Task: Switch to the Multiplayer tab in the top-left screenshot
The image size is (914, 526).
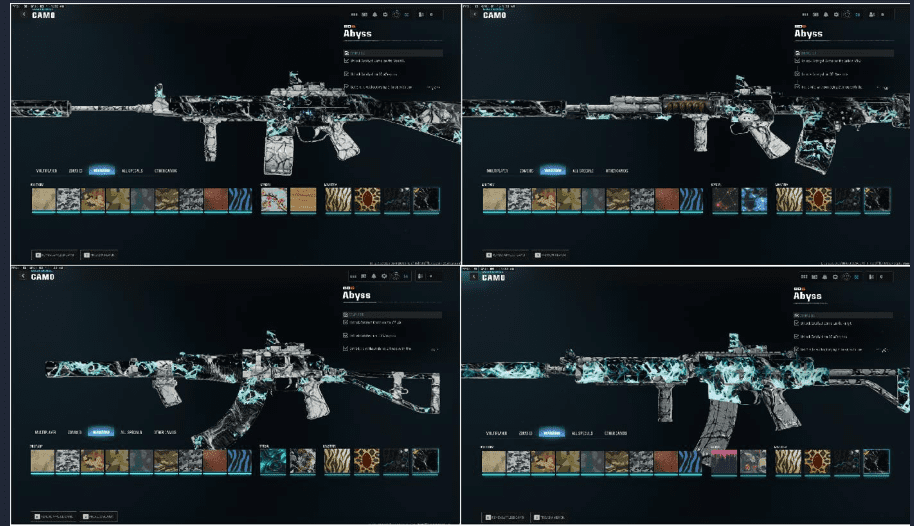Action: 47,171
